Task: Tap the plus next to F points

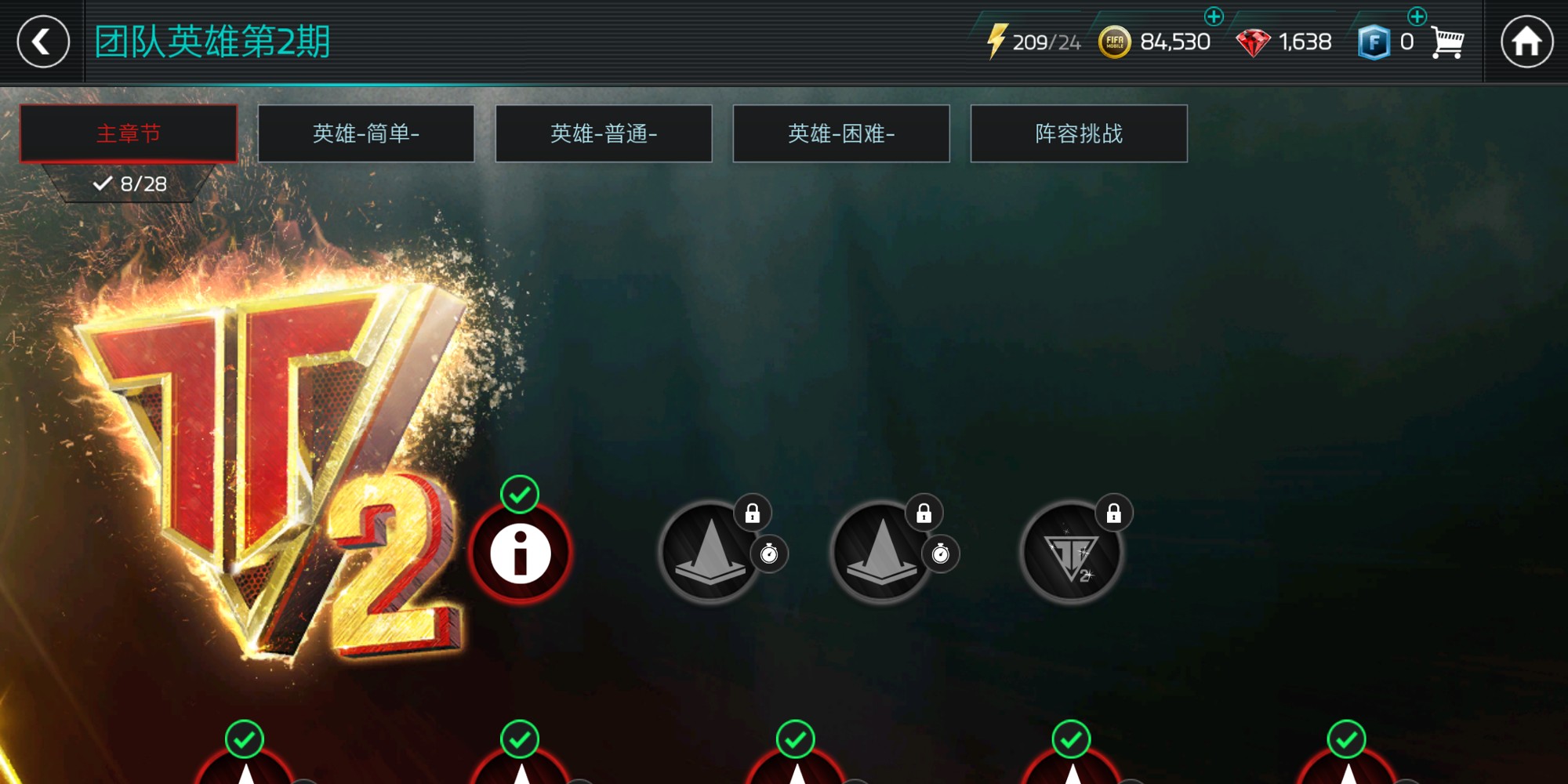Action: point(1417,16)
